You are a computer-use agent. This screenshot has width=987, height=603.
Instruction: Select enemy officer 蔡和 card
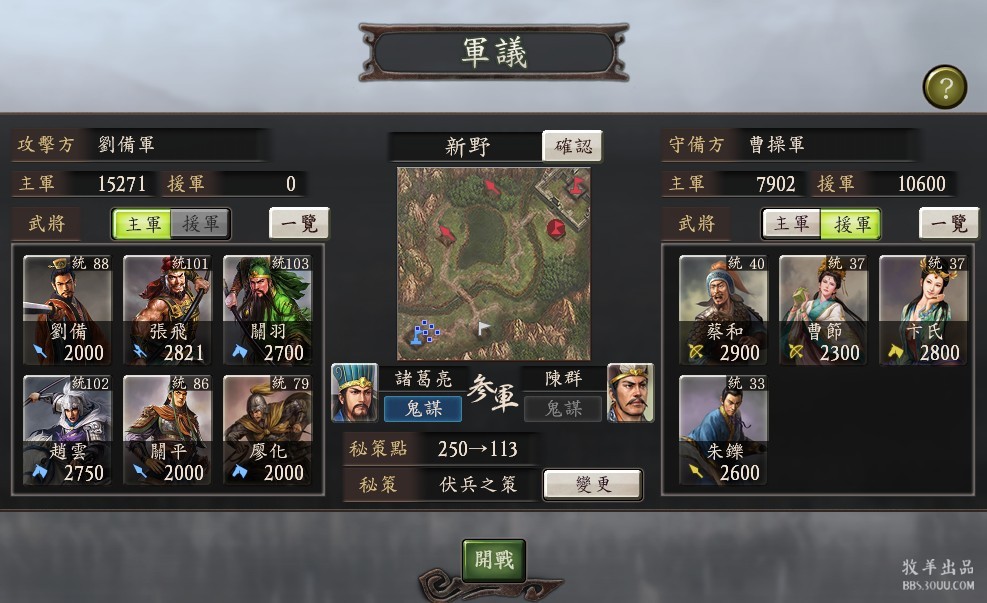pyautogui.click(x=723, y=310)
